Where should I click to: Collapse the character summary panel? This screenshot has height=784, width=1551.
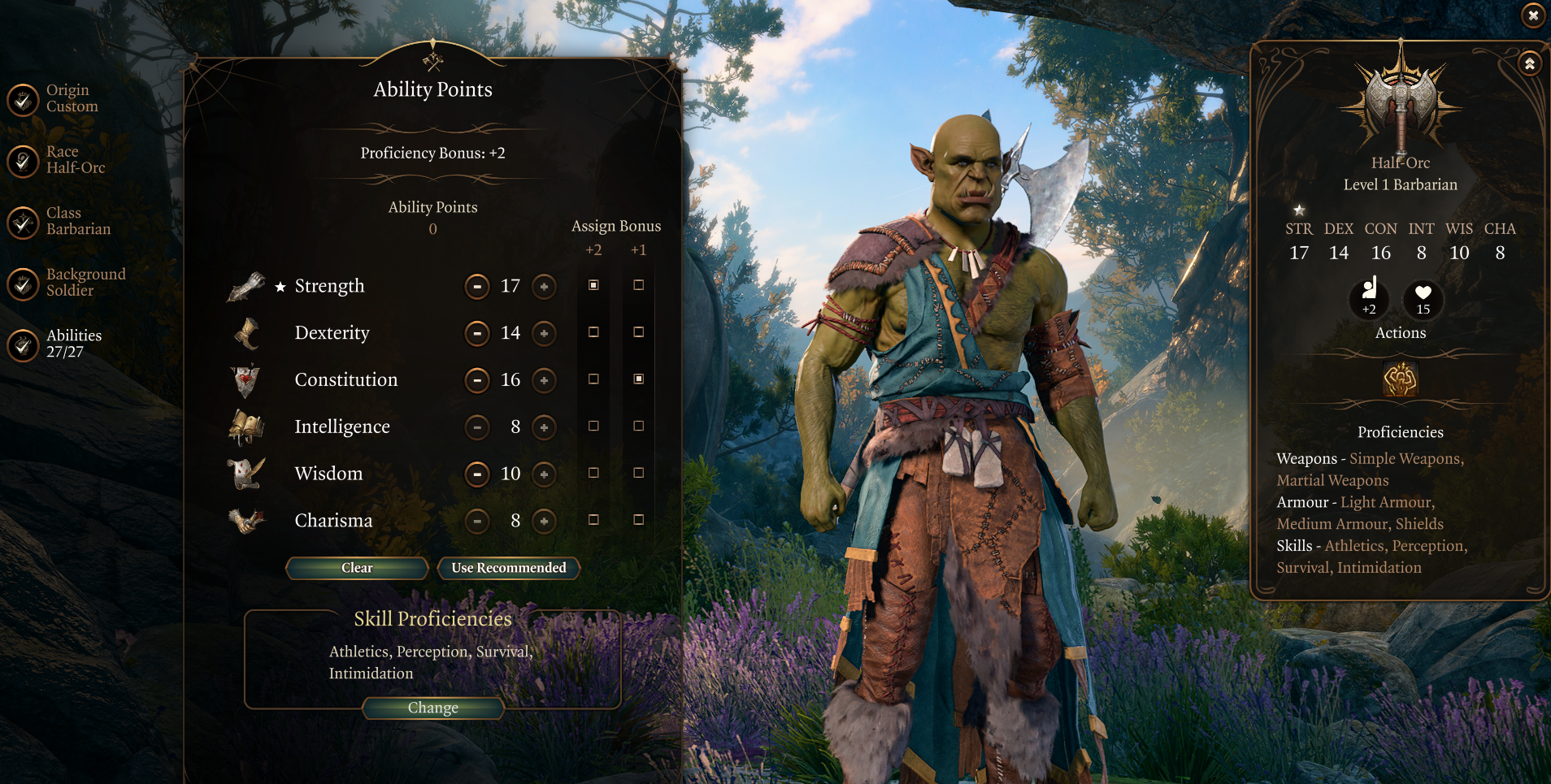point(1531,63)
